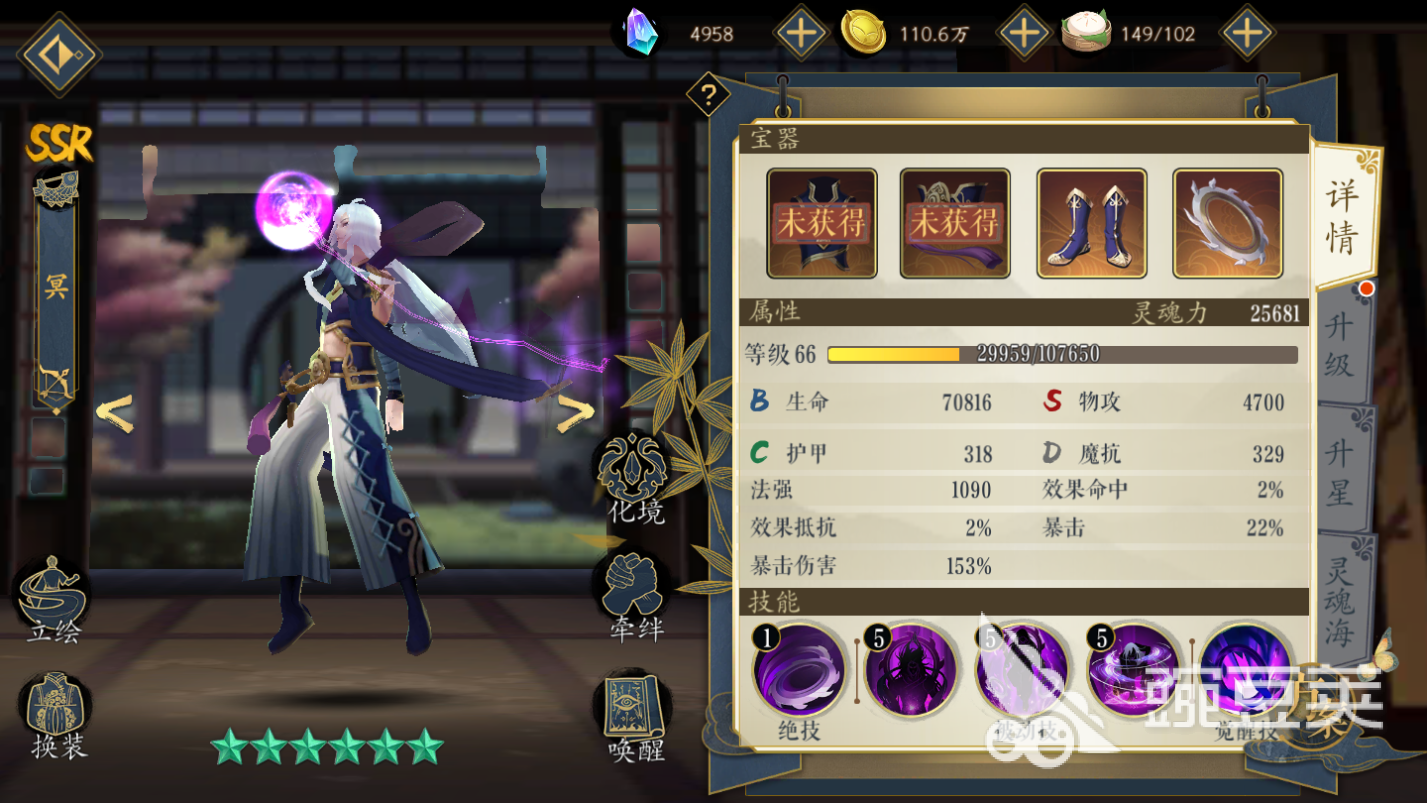Tap the level 5 passive skill icon
Screen dimensions: 1427x803
pyautogui.click(x=1022, y=670)
